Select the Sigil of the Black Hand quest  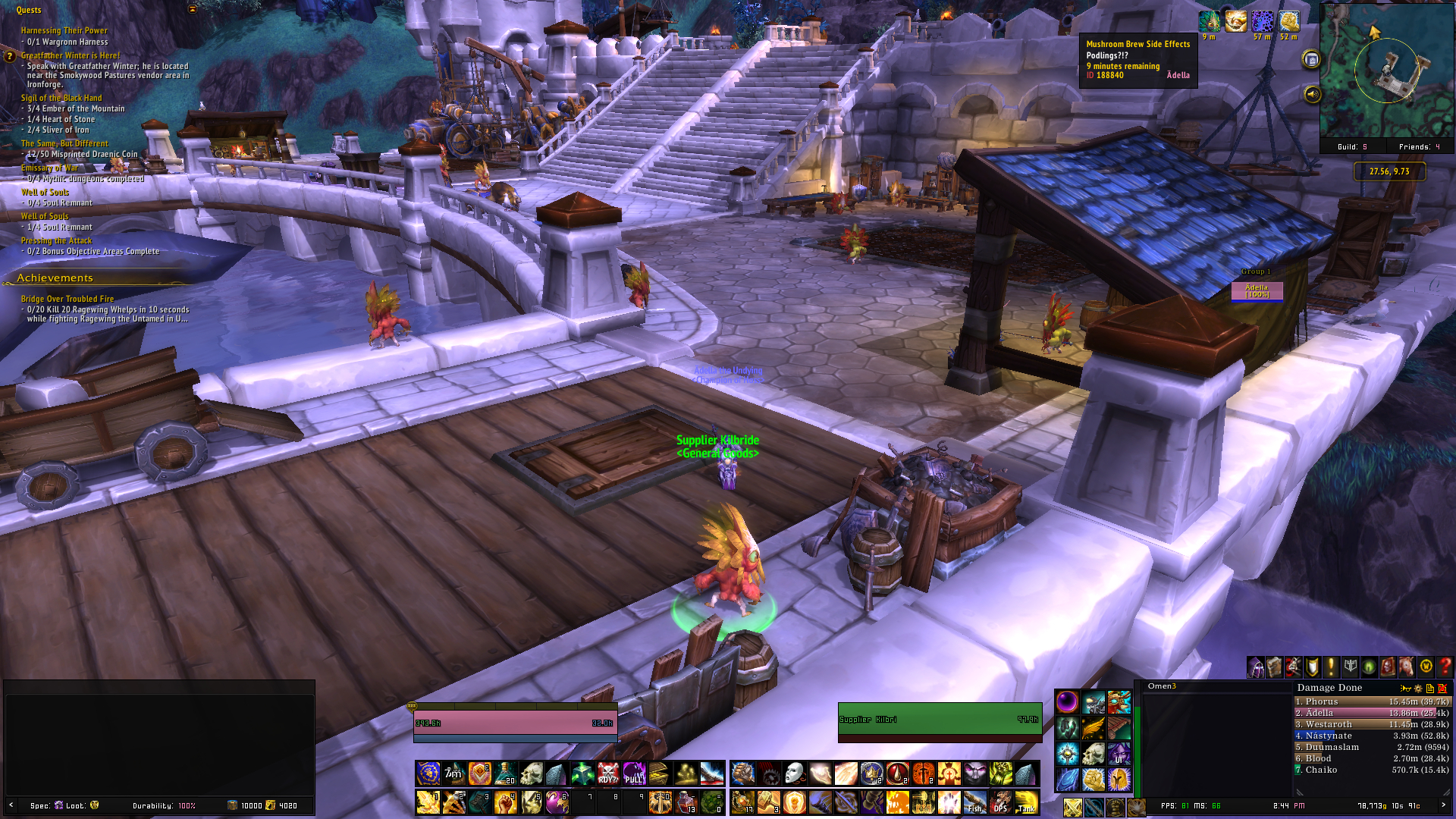(x=61, y=98)
